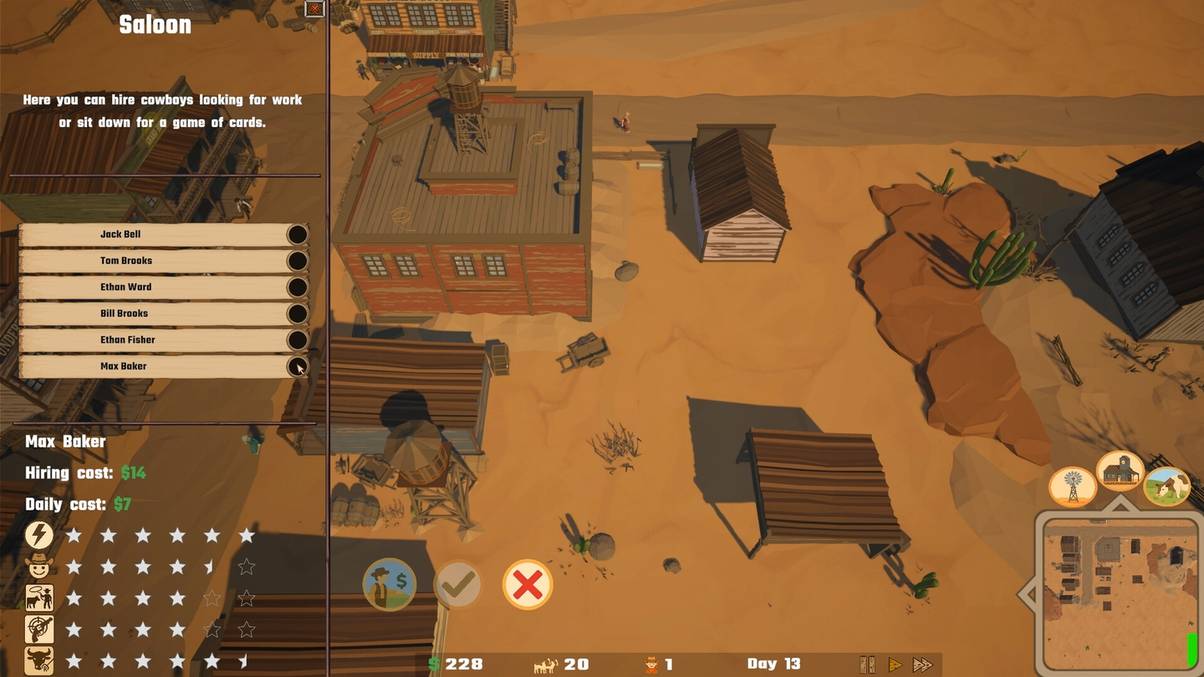Confirm with the checkmark button
This screenshot has width=1204, height=677.
click(458, 585)
